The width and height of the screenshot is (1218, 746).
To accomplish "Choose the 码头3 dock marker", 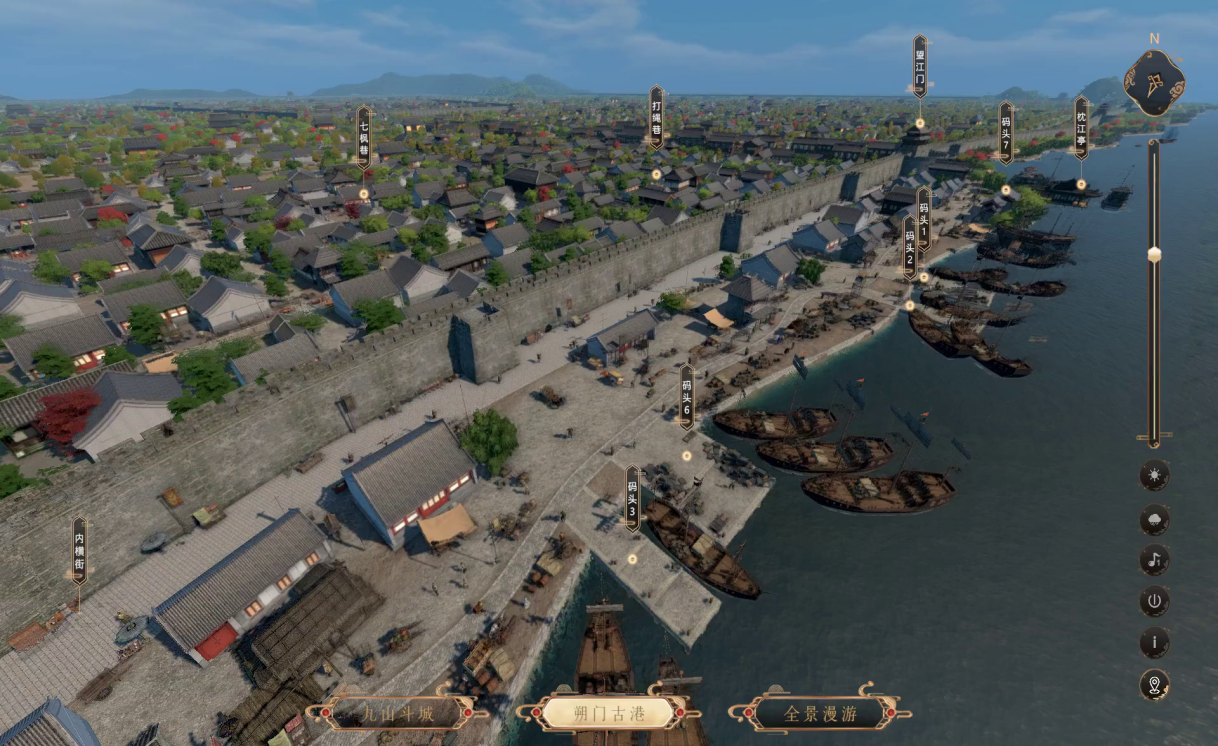I will tap(632, 498).
